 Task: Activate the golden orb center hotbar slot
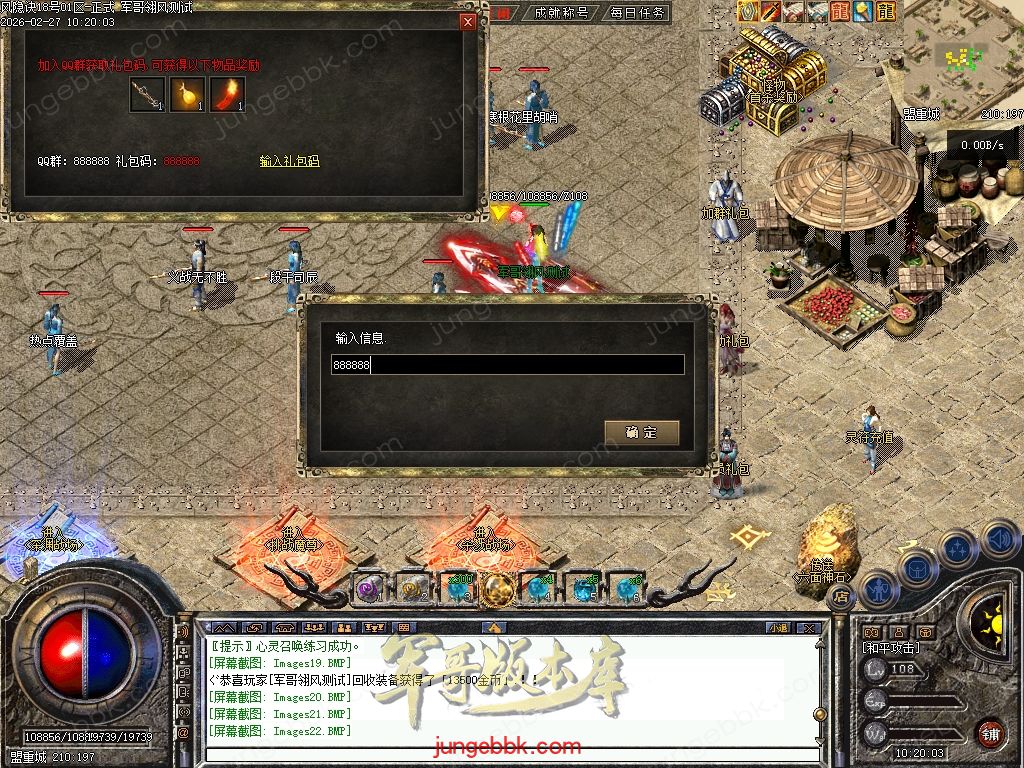[498, 588]
